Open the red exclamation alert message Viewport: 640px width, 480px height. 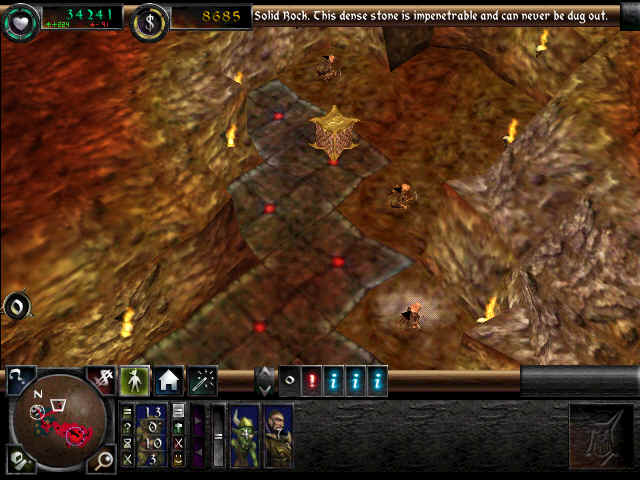point(311,381)
